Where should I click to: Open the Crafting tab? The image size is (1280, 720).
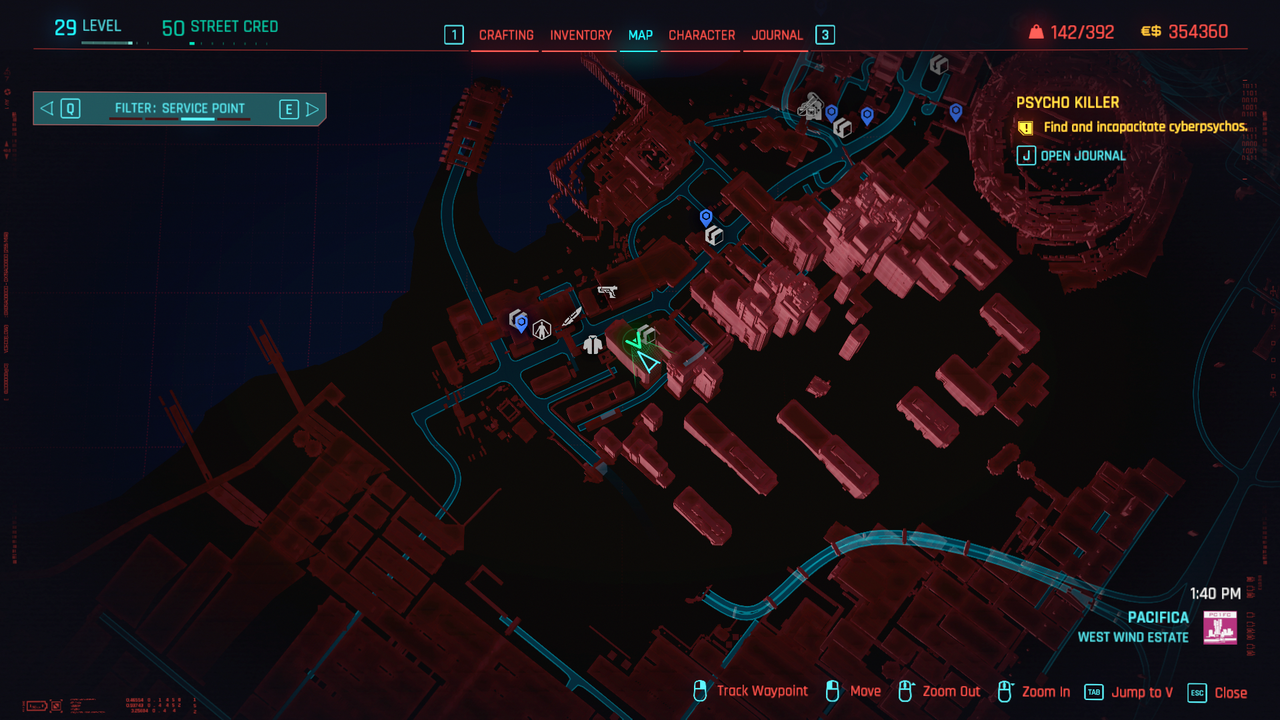tap(506, 35)
